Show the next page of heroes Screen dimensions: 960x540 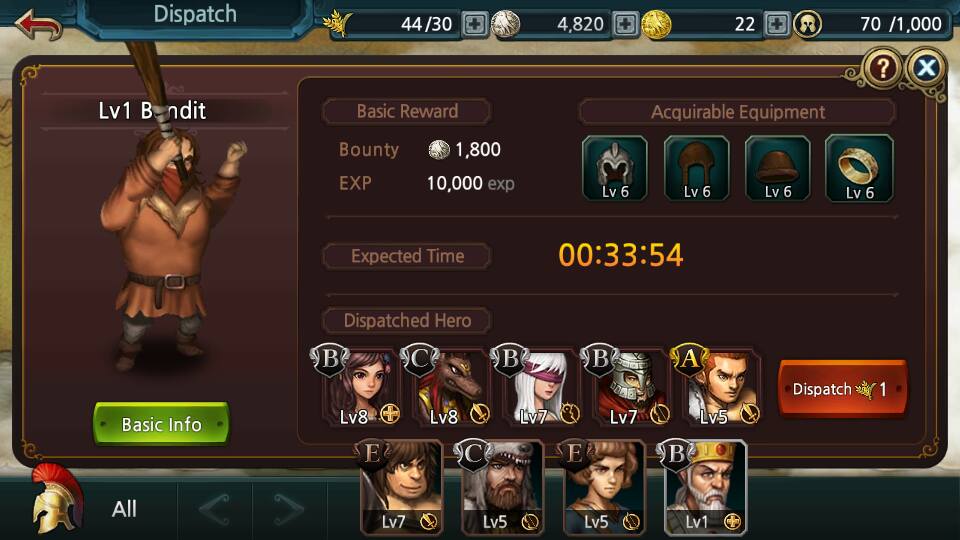pos(289,510)
